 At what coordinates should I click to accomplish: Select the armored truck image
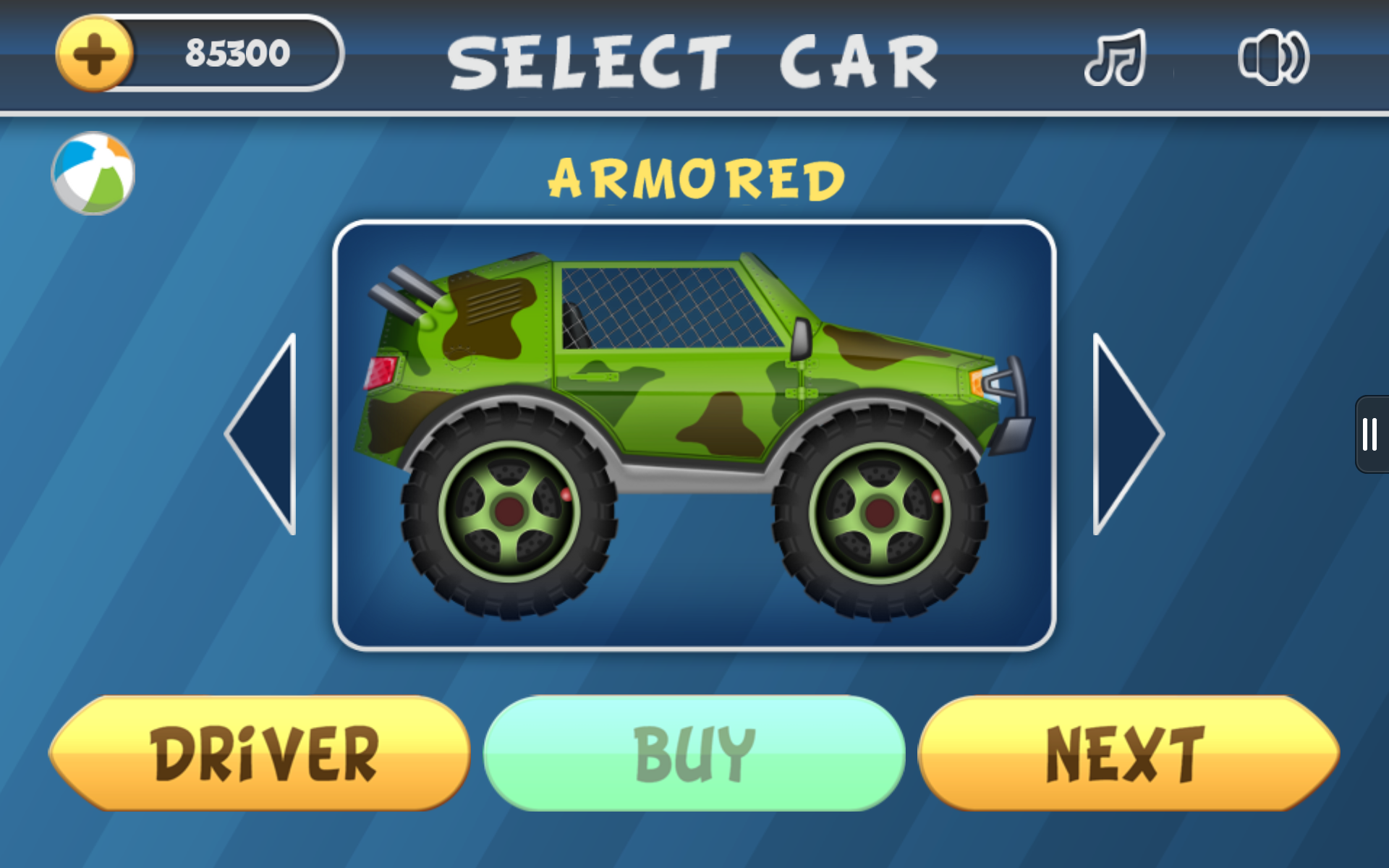[694, 434]
